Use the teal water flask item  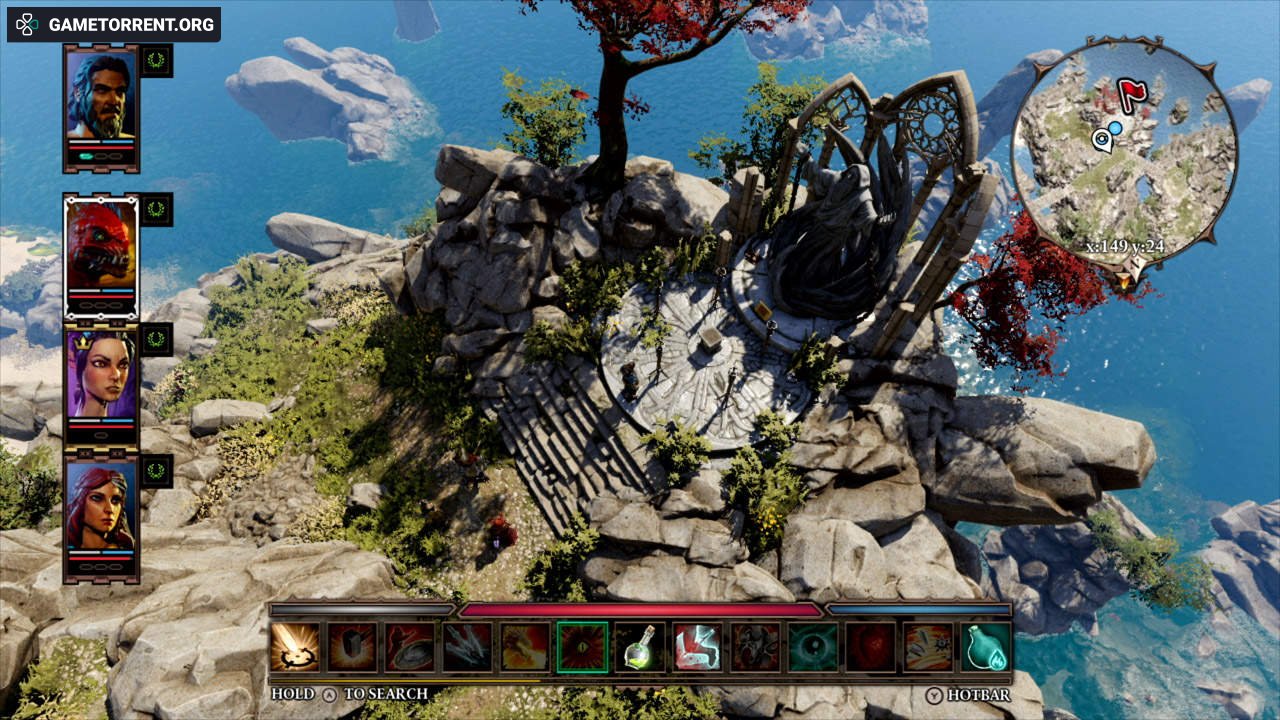pos(986,647)
